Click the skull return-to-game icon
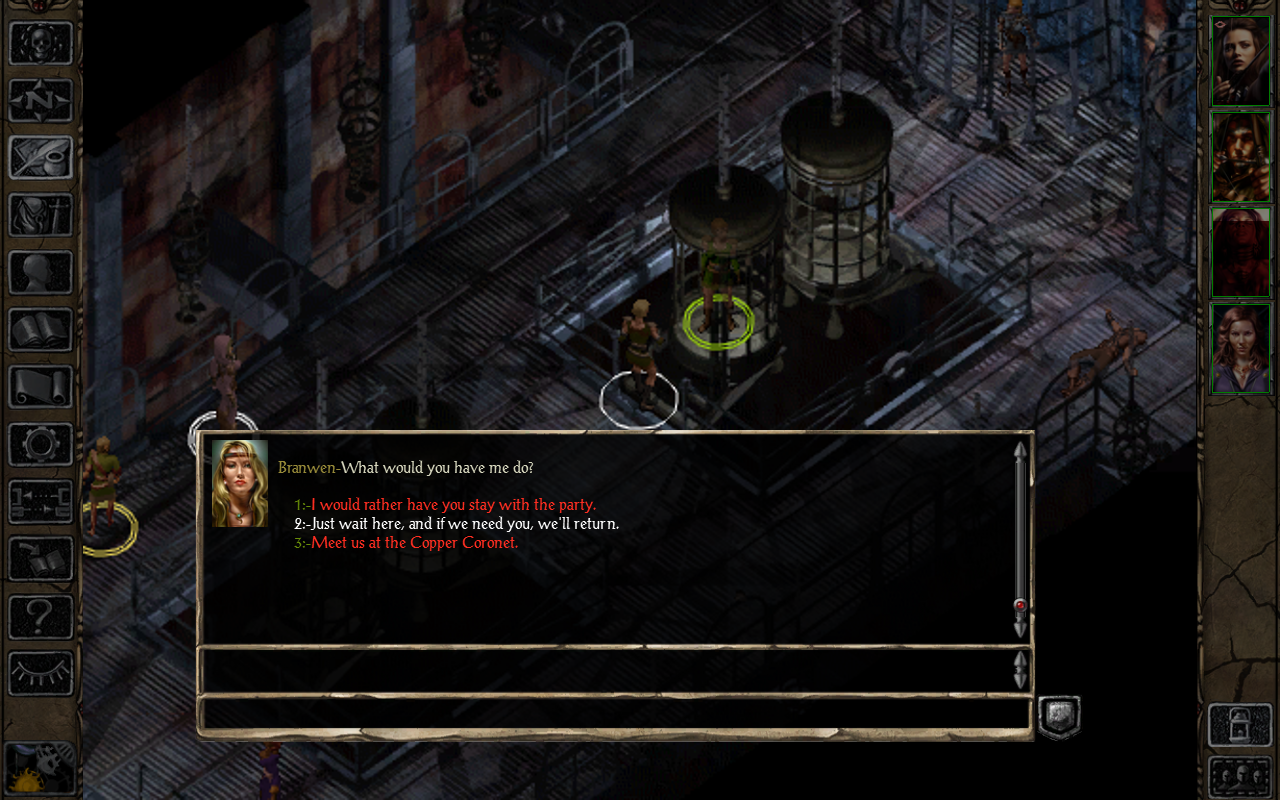1280x800 pixels. coord(41,43)
